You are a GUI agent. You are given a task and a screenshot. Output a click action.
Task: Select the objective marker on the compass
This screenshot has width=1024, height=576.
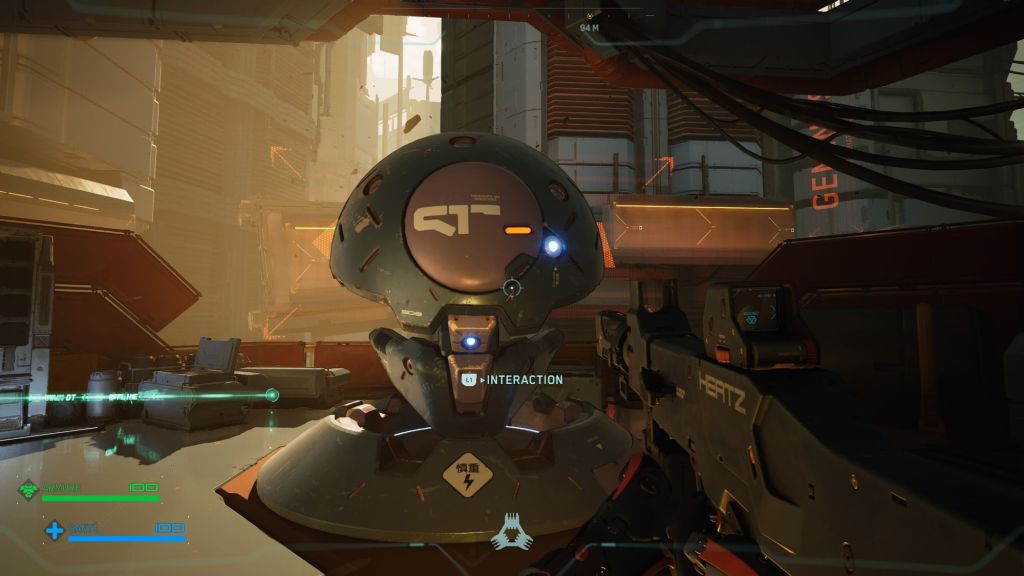(591, 16)
